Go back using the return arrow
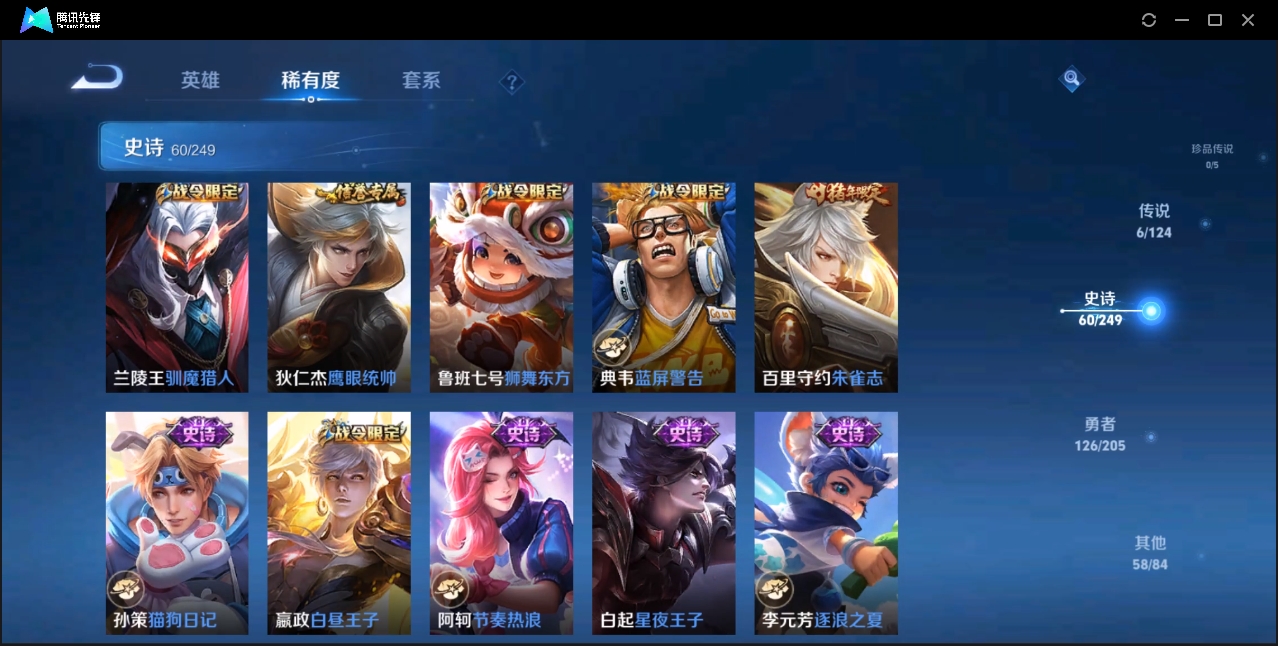This screenshot has width=1278, height=646. [x=97, y=77]
